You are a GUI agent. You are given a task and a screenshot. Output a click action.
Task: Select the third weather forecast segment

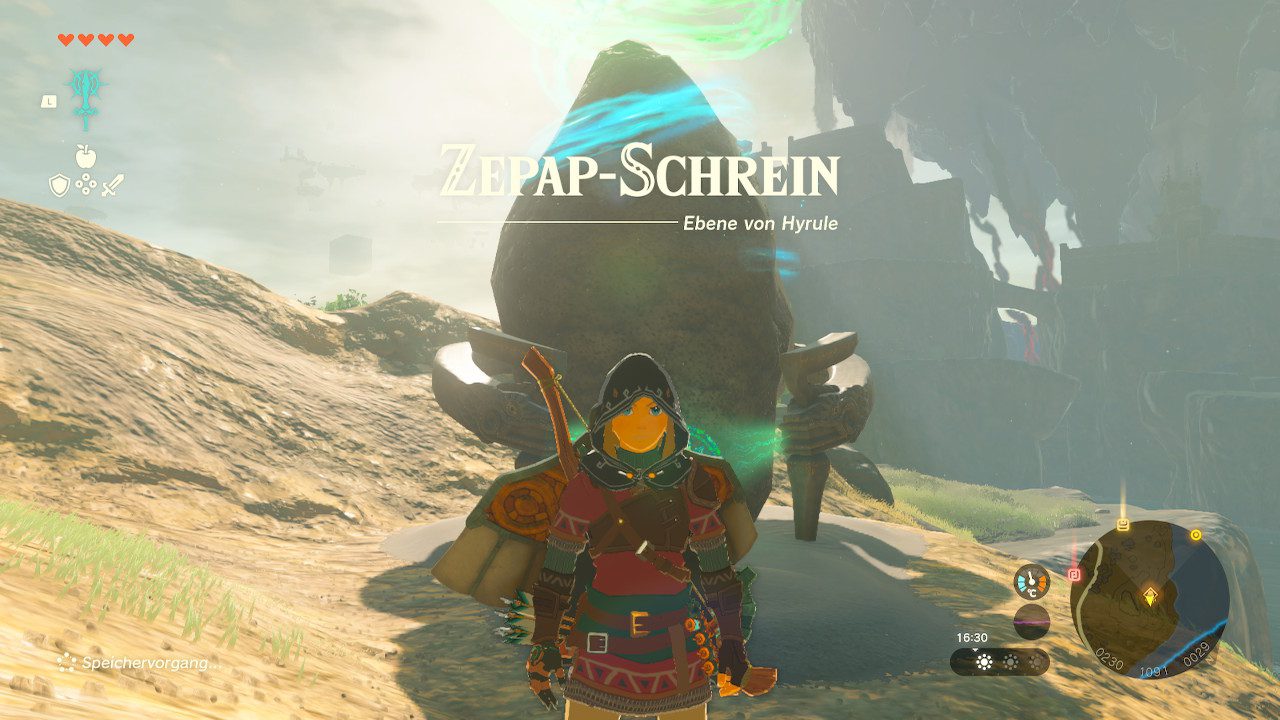pos(1036,661)
